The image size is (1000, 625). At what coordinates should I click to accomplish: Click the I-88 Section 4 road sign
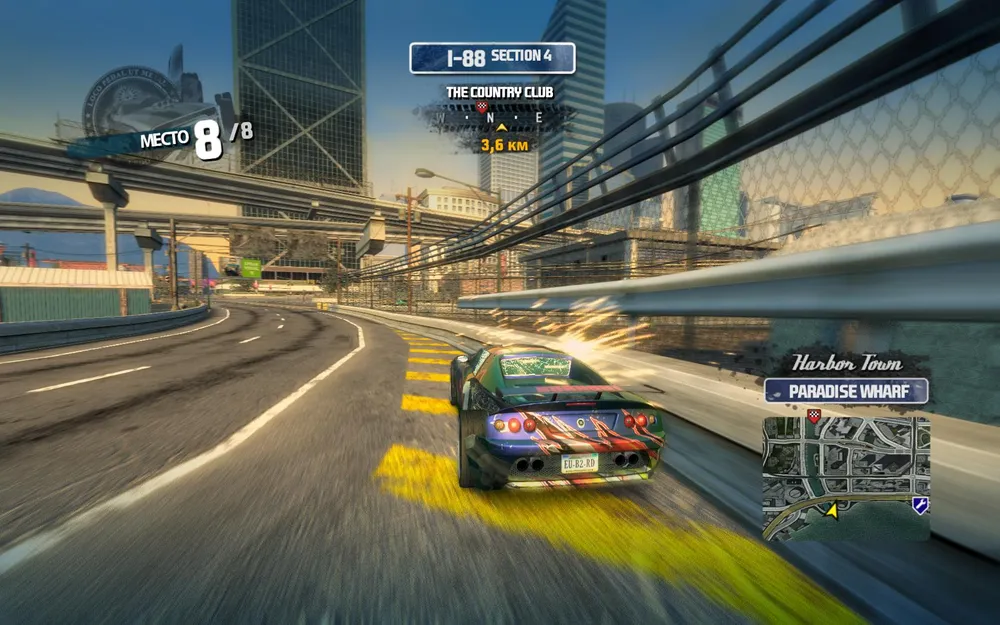pyautogui.click(x=492, y=58)
